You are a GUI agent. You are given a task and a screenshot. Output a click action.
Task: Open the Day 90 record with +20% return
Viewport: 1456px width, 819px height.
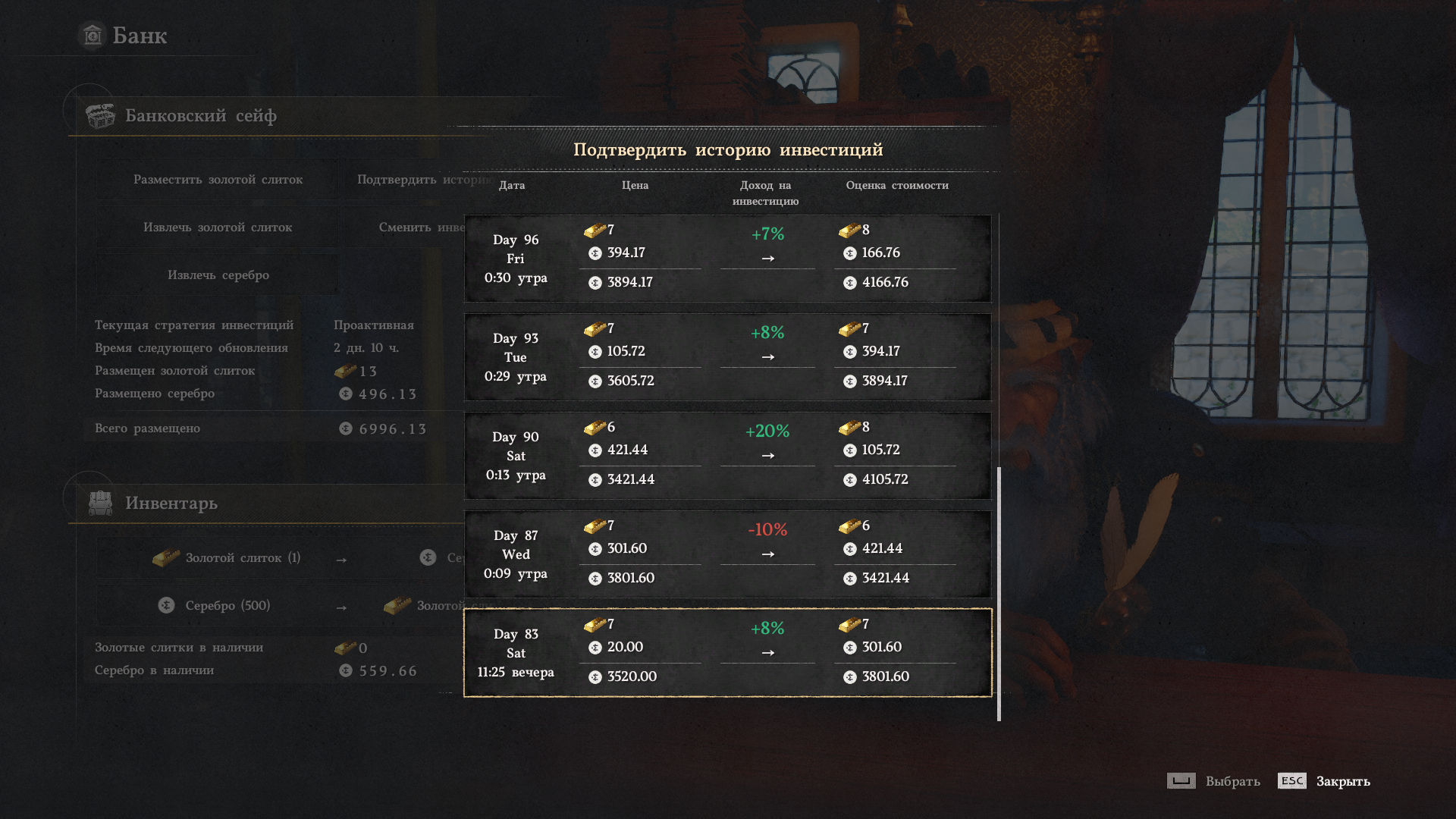point(727,456)
